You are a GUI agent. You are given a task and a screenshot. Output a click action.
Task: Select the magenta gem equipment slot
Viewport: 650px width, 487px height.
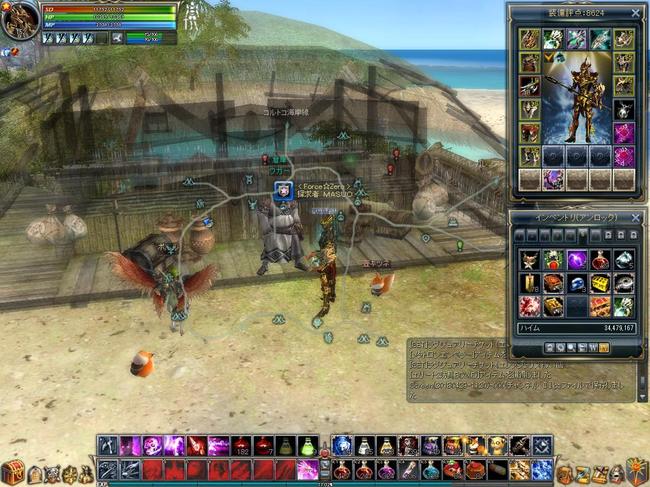click(624, 133)
